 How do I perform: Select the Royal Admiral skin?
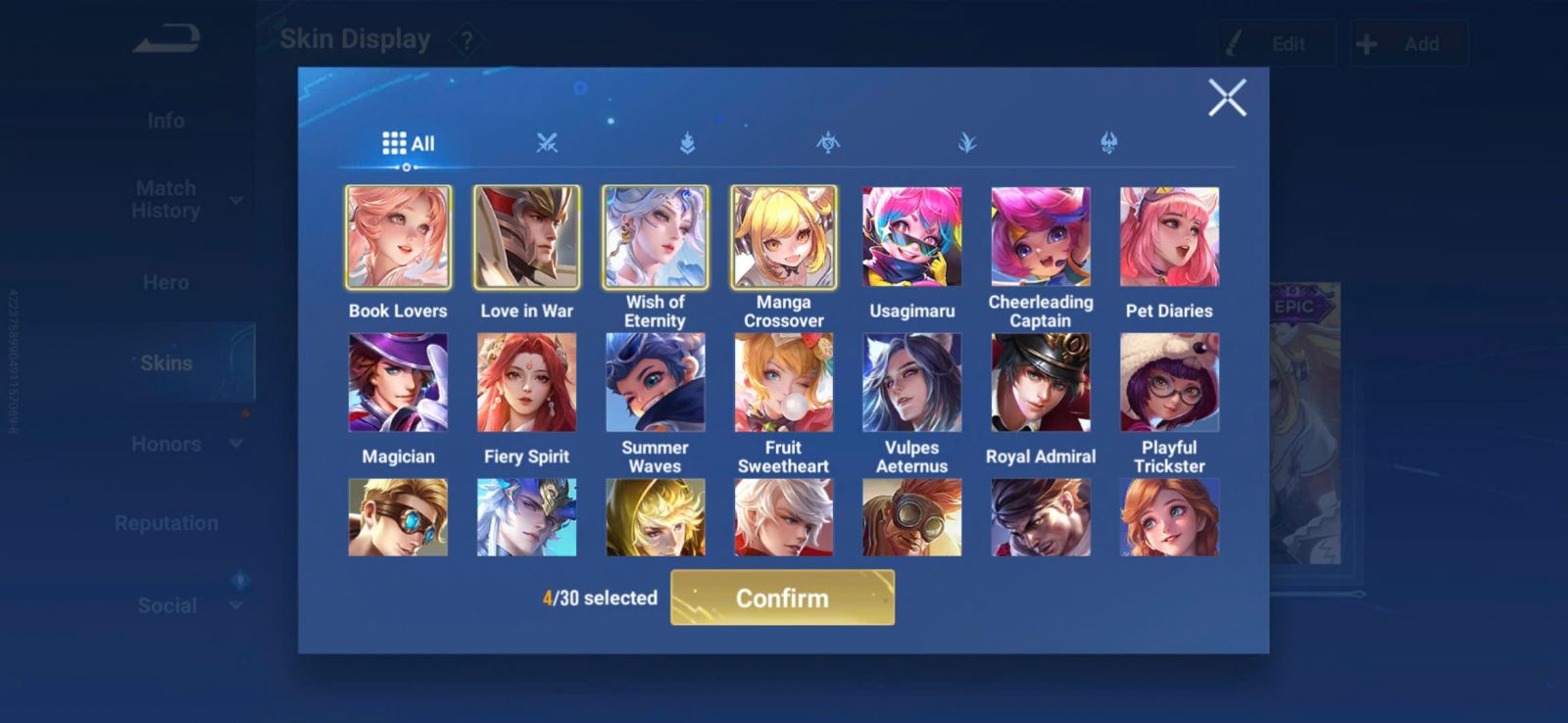[1040, 383]
